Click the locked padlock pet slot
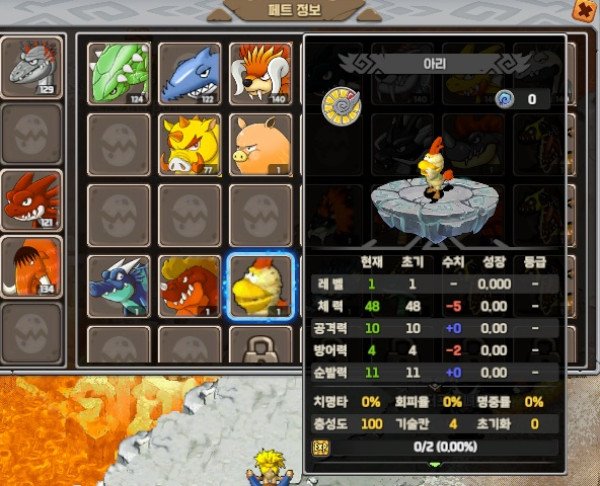Viewport: 600px width, 486px height. point(260,346)
